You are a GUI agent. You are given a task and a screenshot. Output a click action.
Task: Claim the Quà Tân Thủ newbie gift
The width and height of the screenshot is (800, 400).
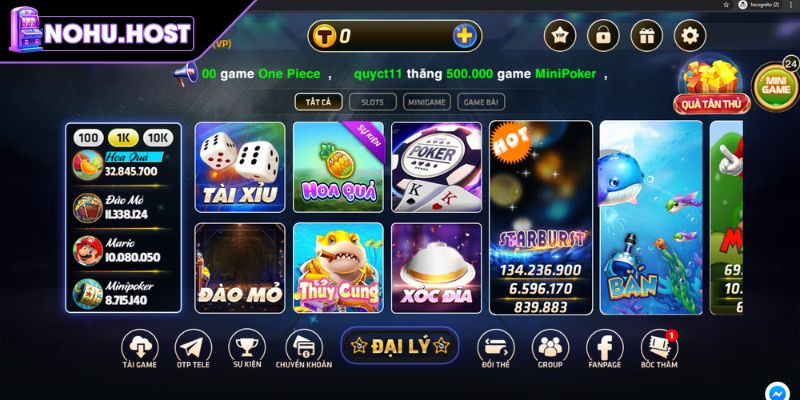click(x=712, y=85)
